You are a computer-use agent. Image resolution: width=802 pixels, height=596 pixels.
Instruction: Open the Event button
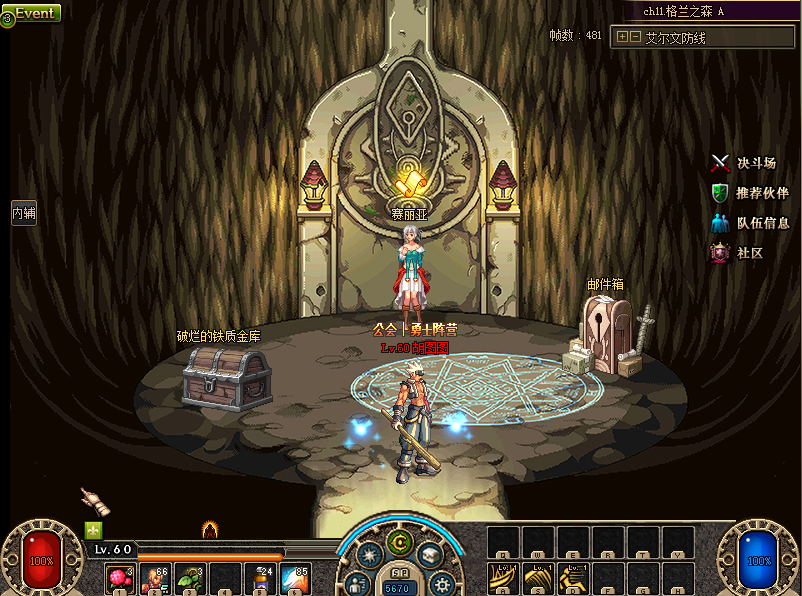click(33, 13)
